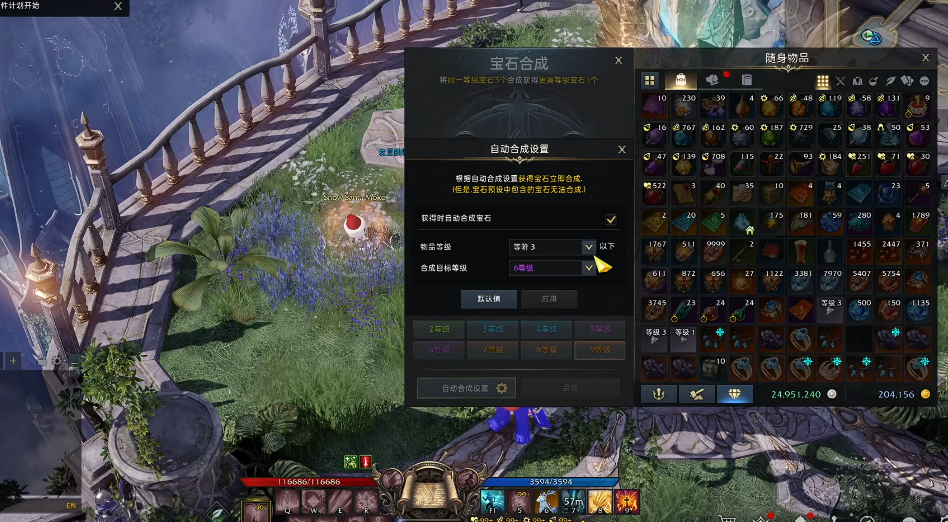The width and height of the screenshot is (948, 522).
Task: Open the 物品等级 dropdown
Action: point(588,246)
